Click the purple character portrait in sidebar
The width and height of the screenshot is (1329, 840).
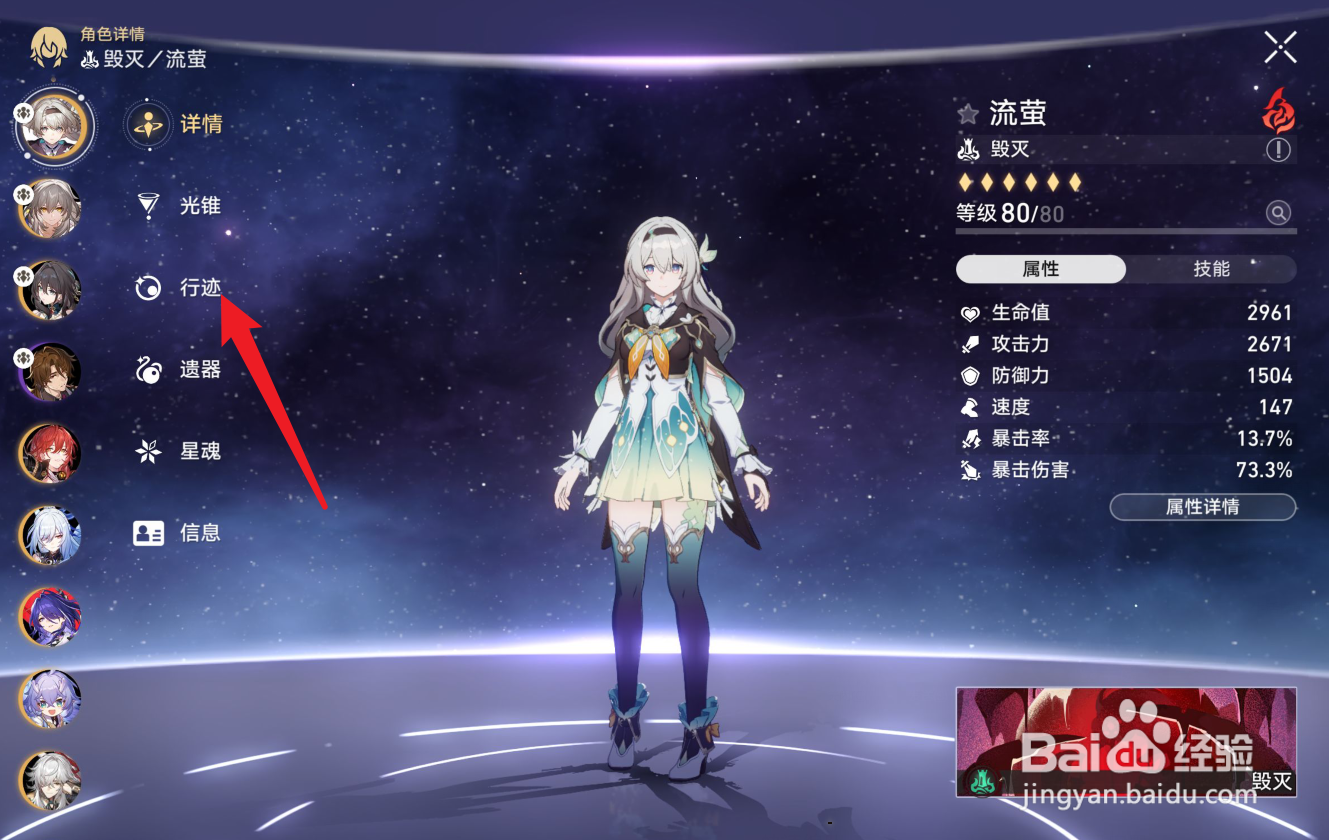click(x=52, y=619)
